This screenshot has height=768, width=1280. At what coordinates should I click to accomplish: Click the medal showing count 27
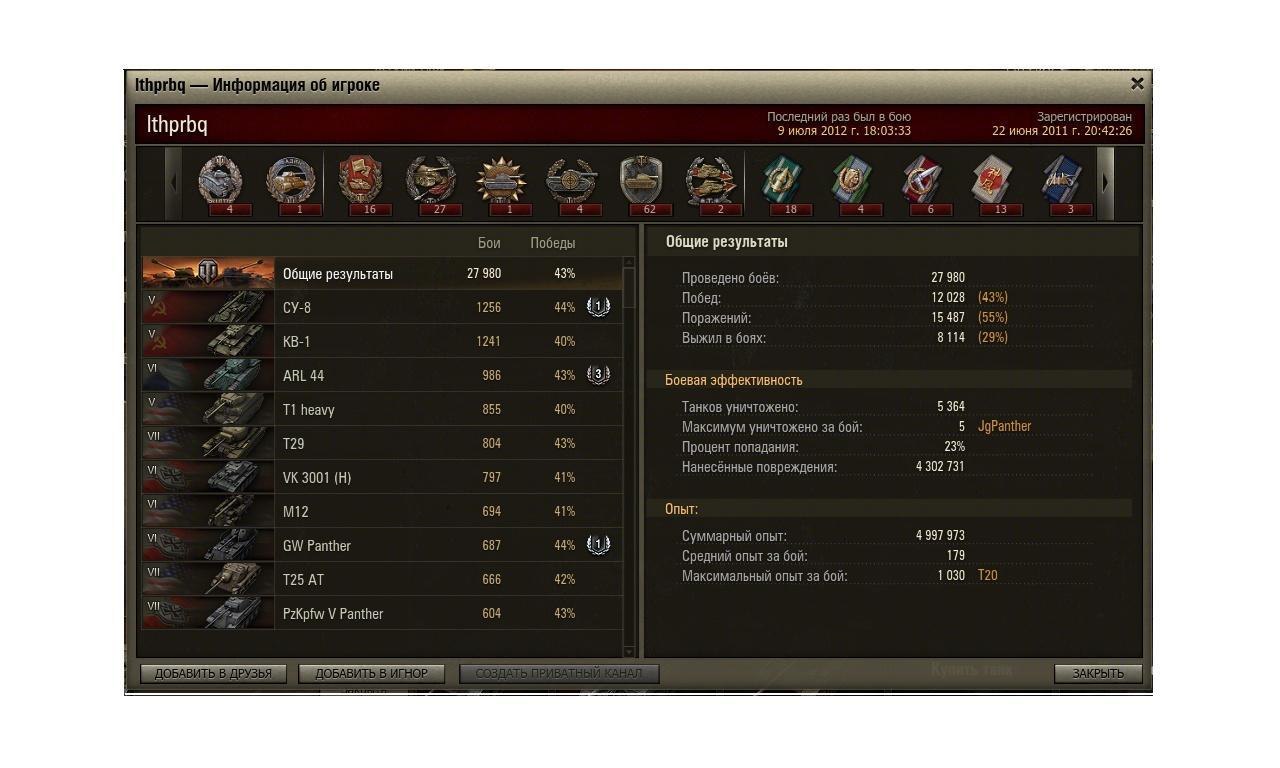point(431,182)
